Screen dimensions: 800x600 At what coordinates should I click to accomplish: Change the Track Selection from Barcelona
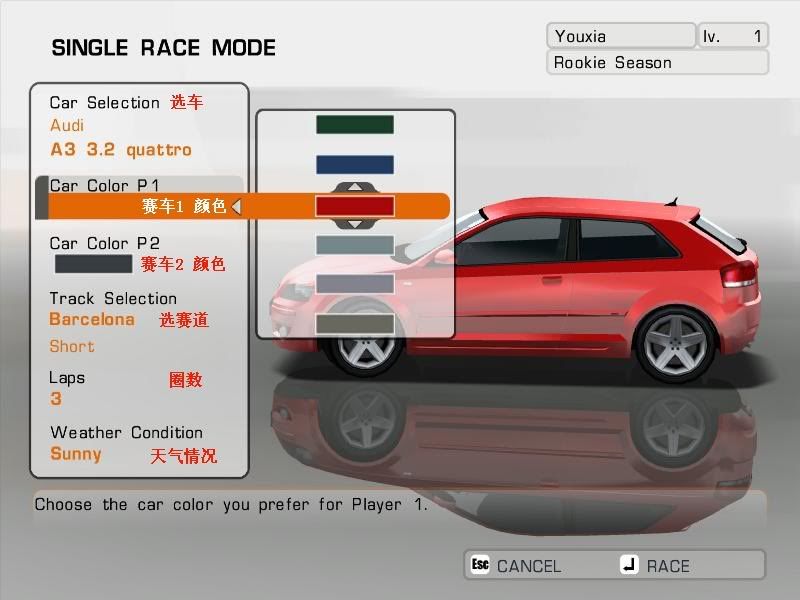pyautogui.click(x=92, y=320)
